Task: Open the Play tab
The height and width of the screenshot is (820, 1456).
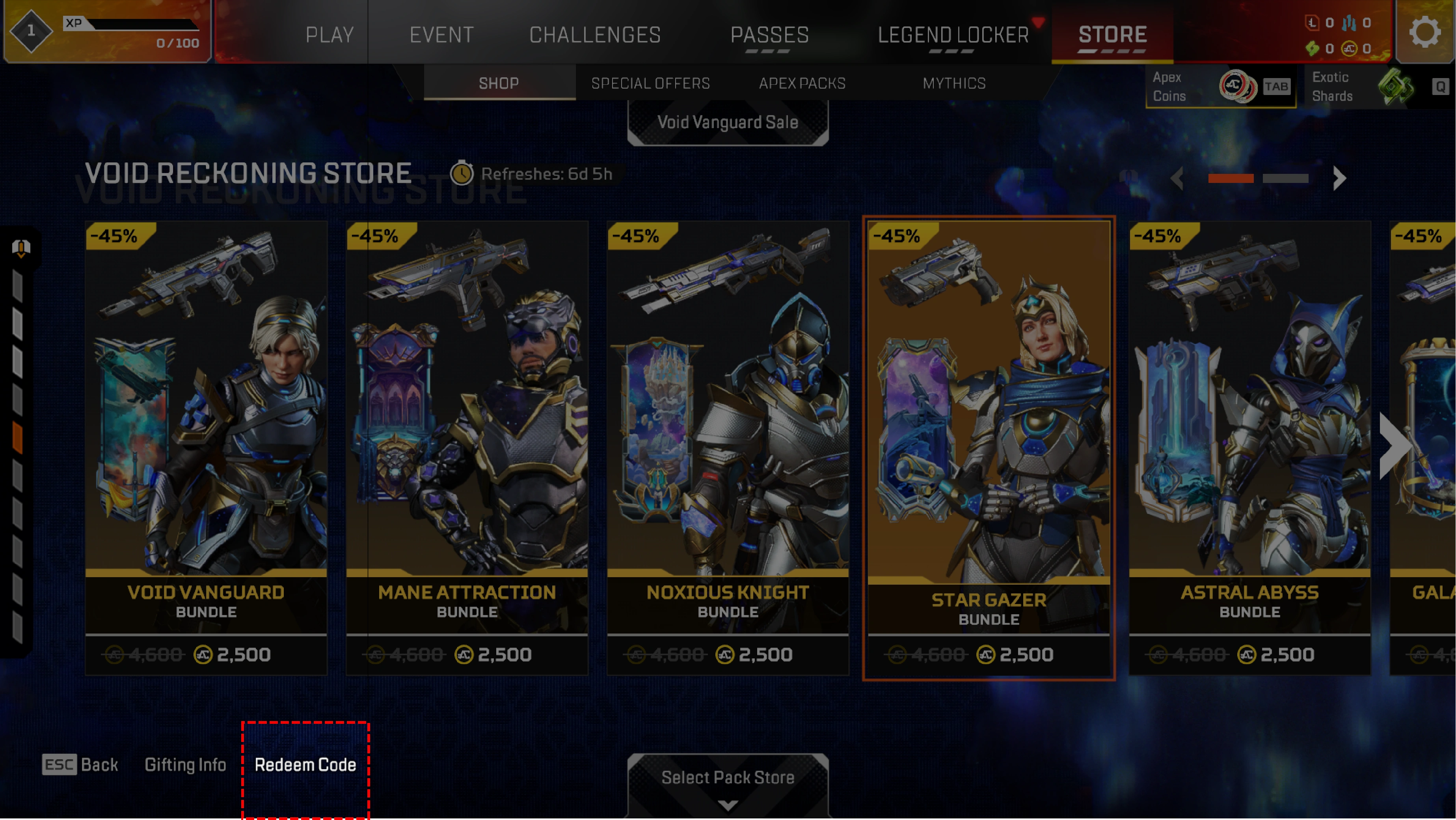Action: click(x=330, y=35)
